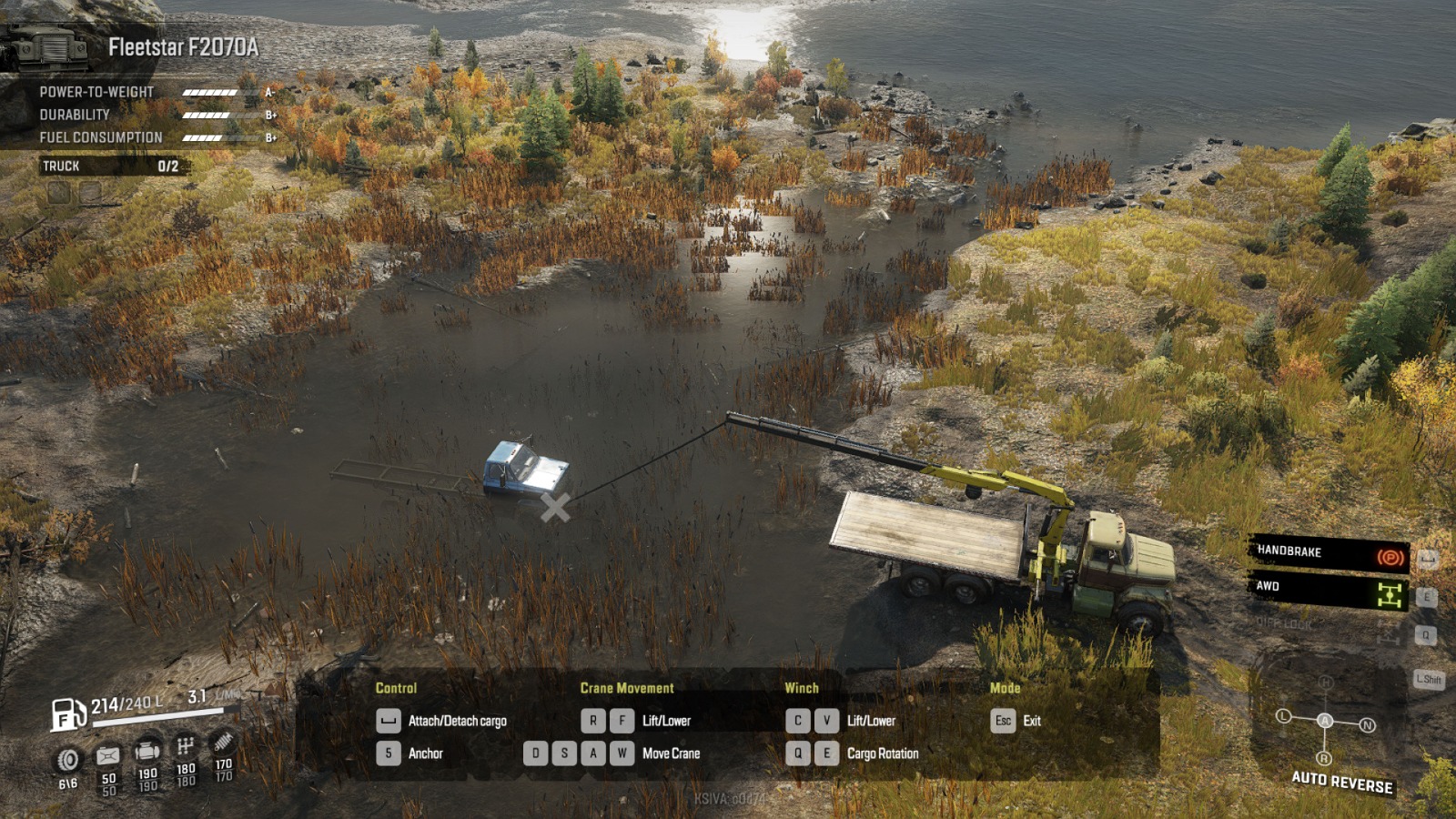The width and height of the screenshot is (1456, 819).
Task: Check the wheels status icon
Action: point(68,760)
